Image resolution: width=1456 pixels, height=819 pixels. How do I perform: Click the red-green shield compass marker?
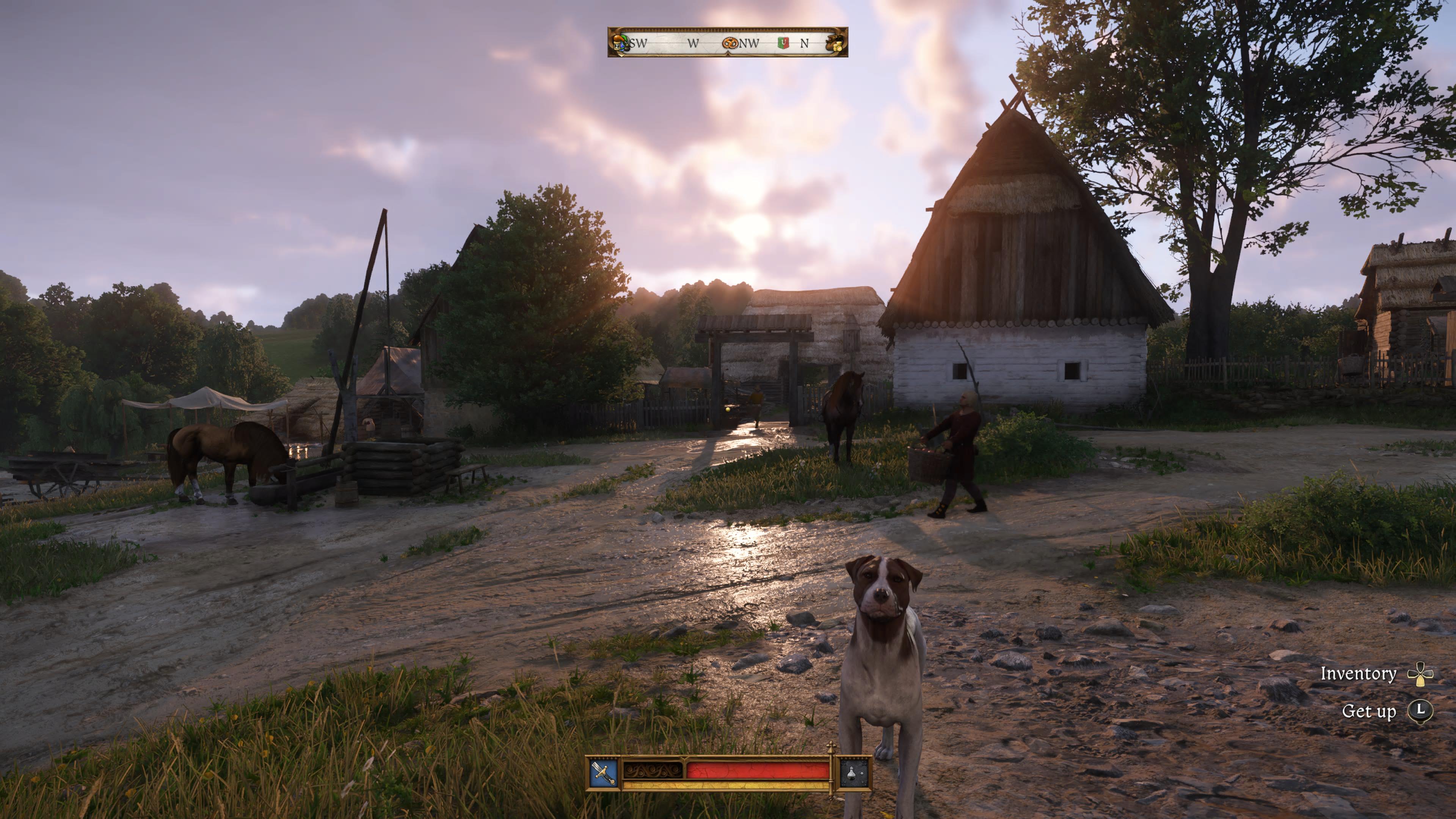(783, 43)
